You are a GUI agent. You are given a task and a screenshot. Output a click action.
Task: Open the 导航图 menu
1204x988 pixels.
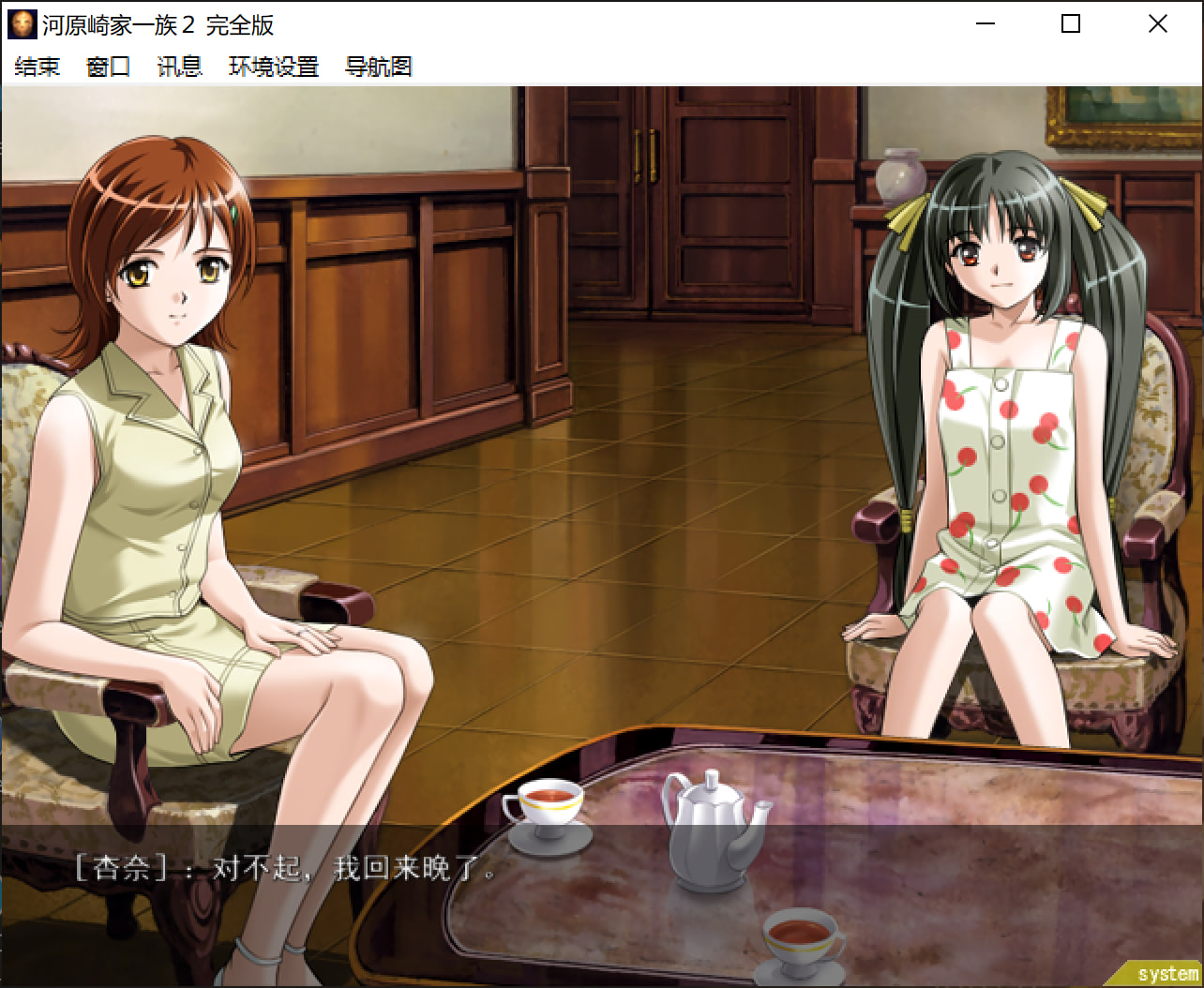click(378, 67)
